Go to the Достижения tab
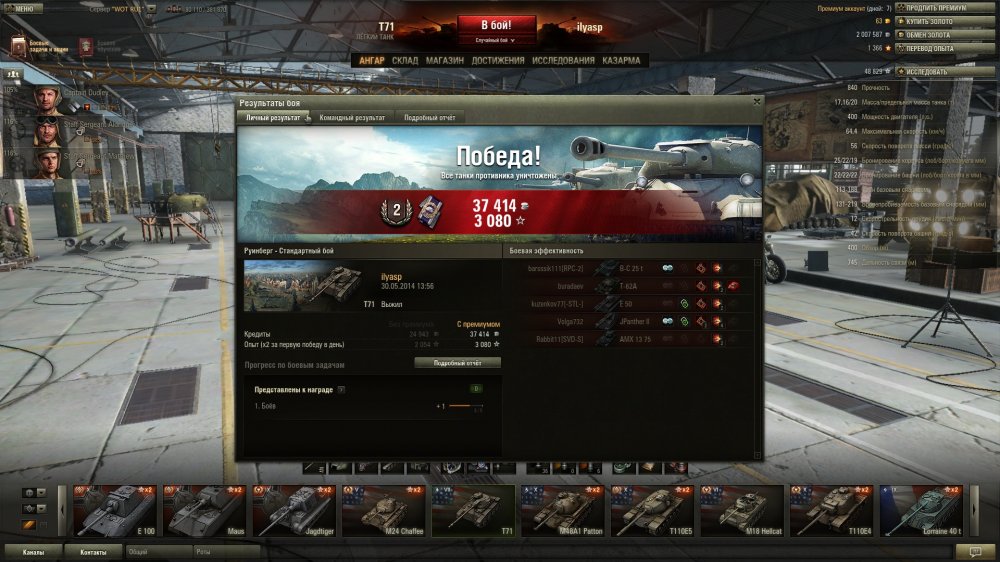 pos(498,60)
